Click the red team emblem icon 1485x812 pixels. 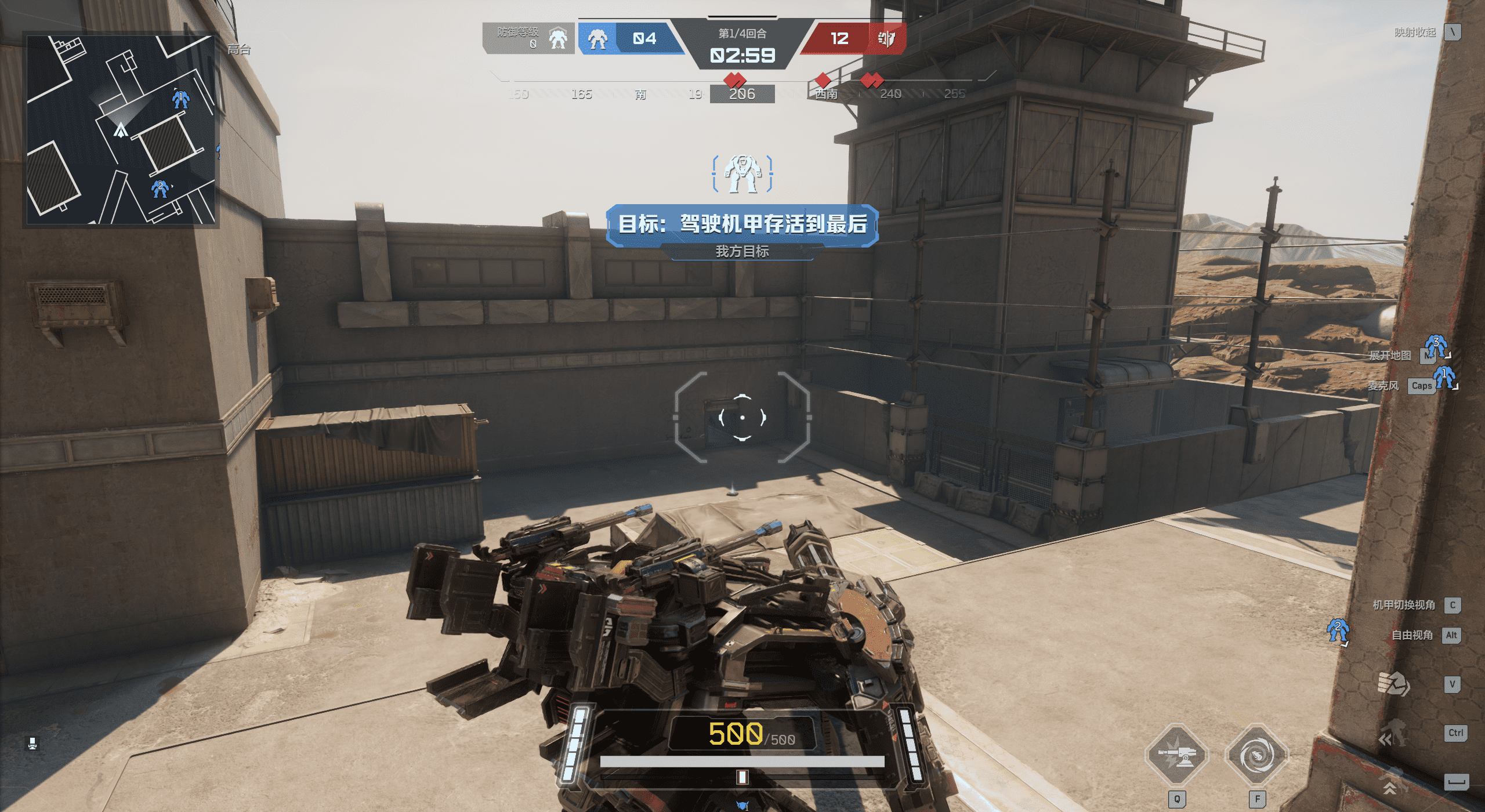(x=886, y=39)
